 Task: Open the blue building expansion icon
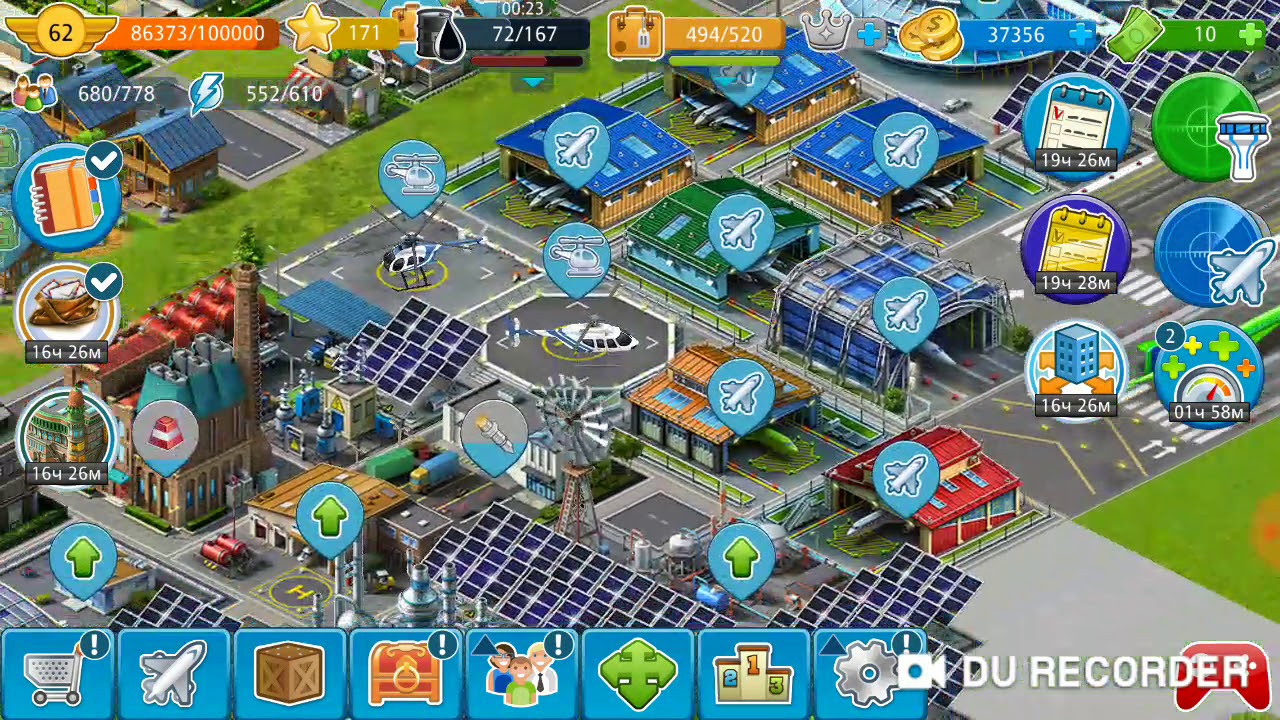1076,364
